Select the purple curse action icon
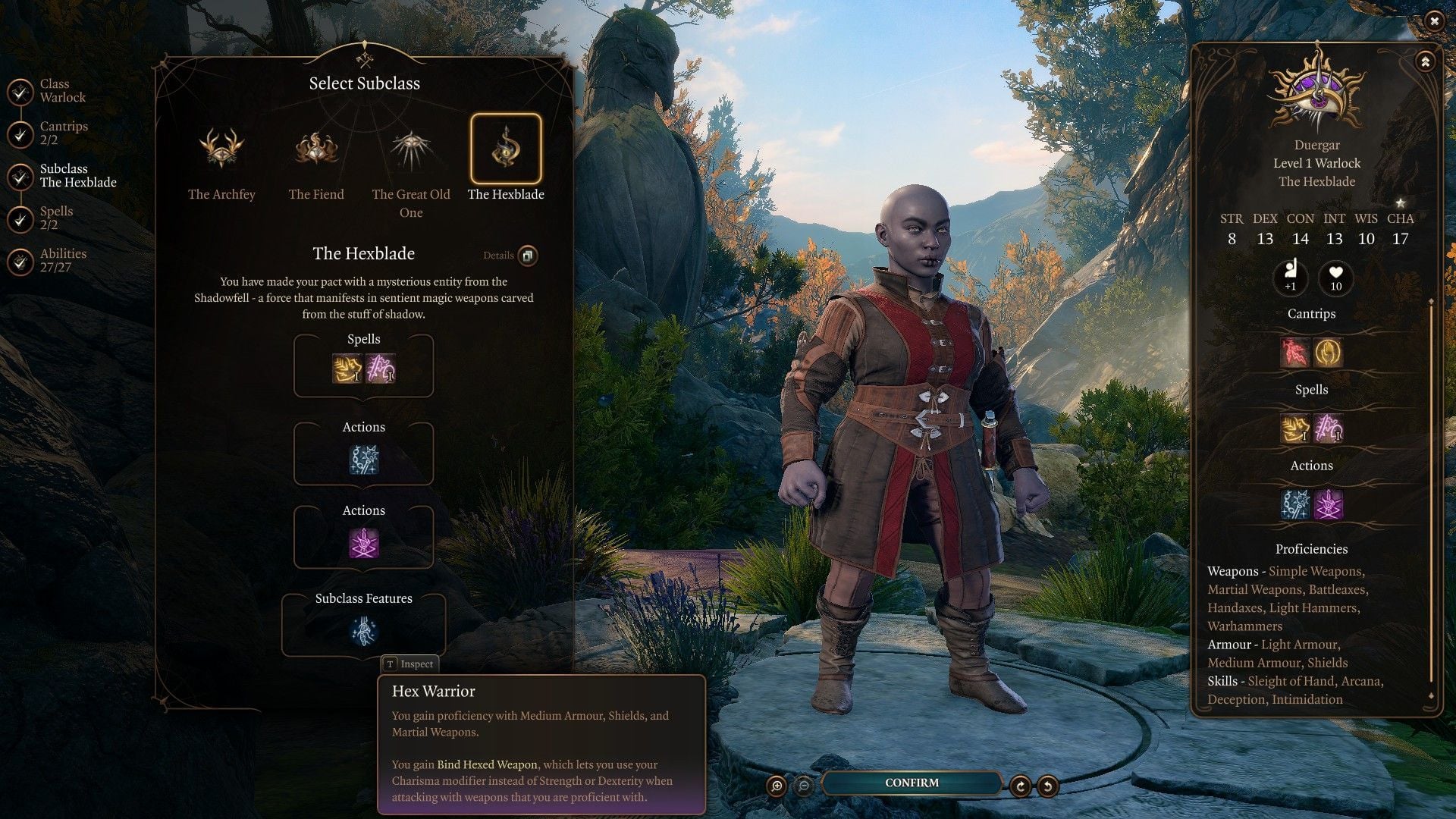The image size is (1456, 819). 364,544
